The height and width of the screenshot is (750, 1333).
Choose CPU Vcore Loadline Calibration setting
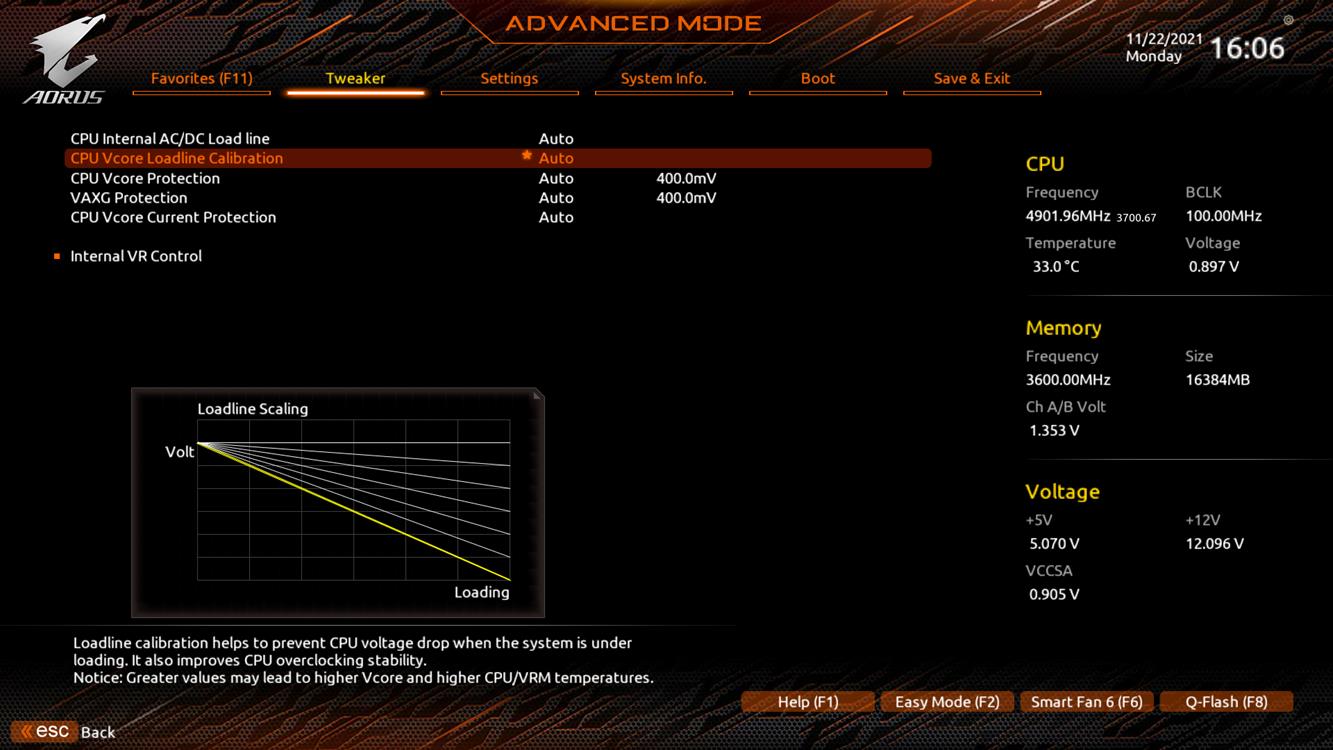tap(177, 158)
